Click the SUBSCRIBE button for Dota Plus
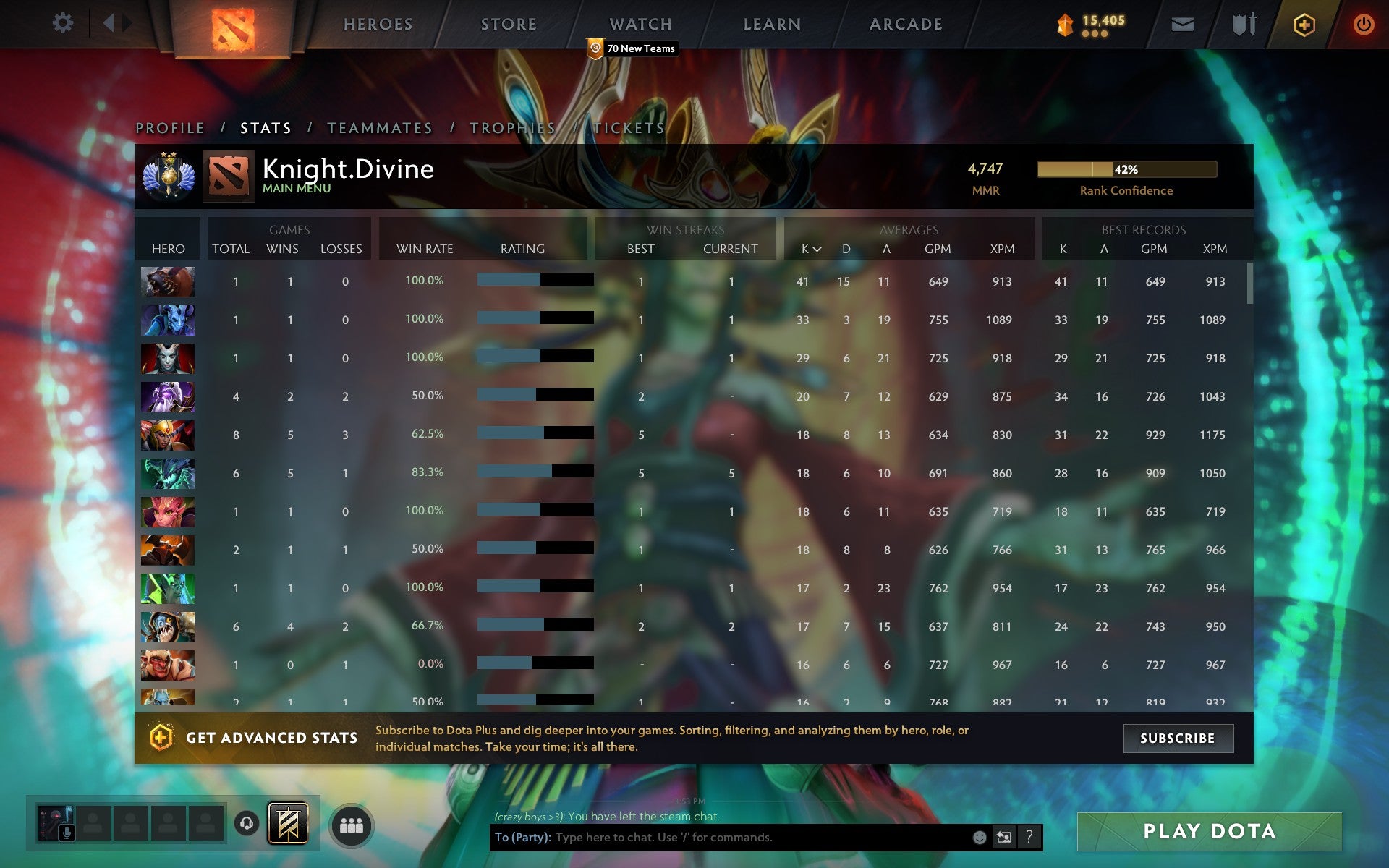 pos(1178,739)
